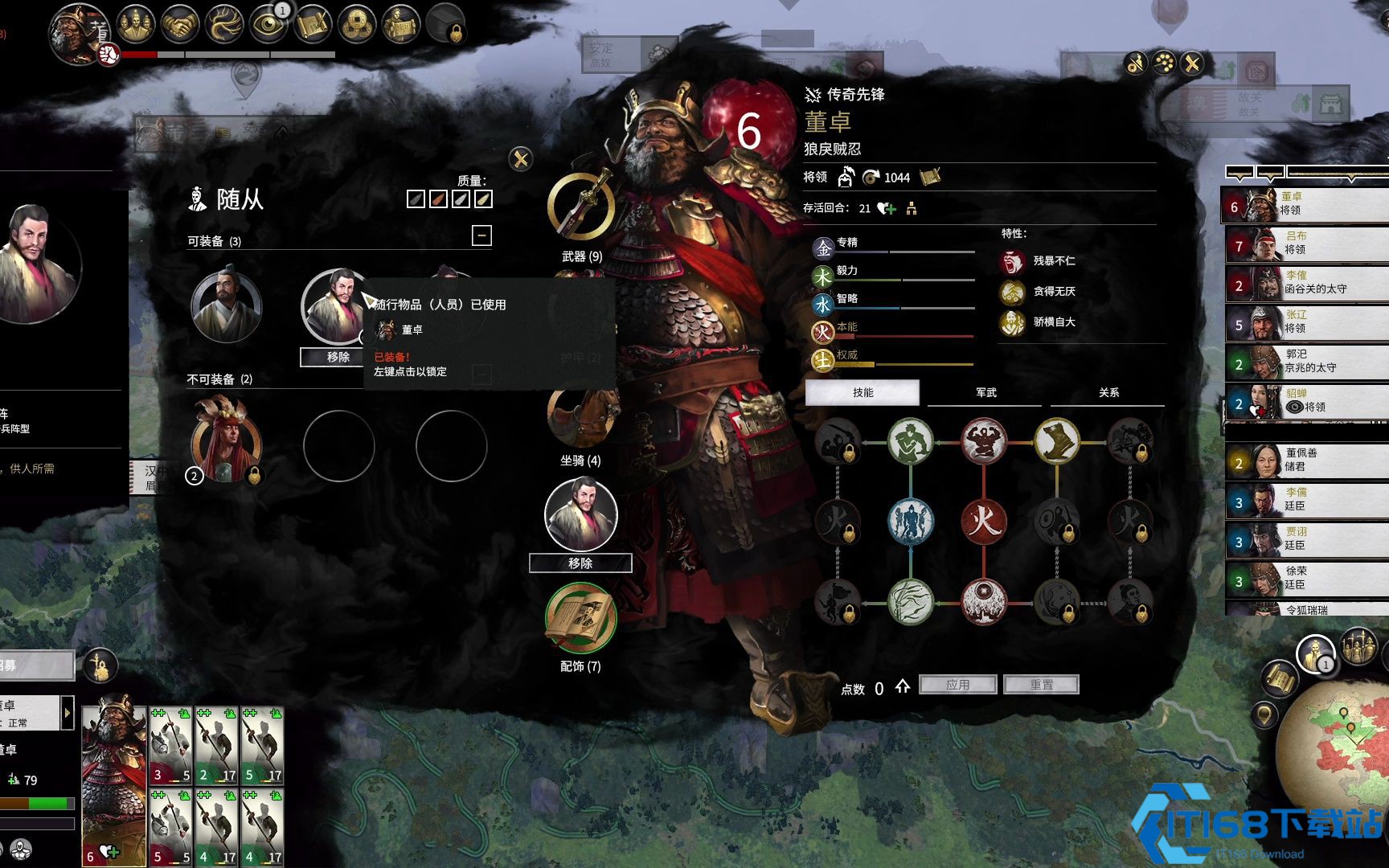Screen dimensions: 1389x868
Task: Select the grey-robed follower in the equippable list
Action: 226,306
